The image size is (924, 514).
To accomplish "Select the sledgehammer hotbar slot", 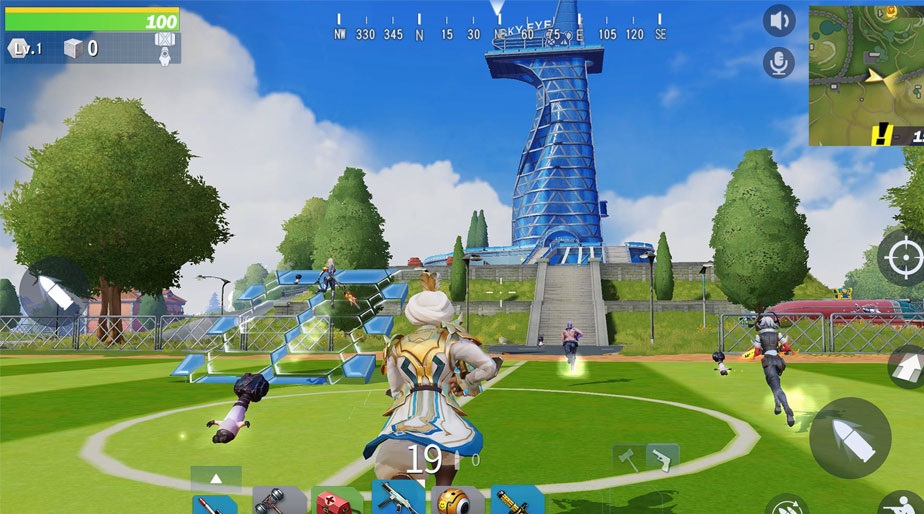I will coord(278,500).
